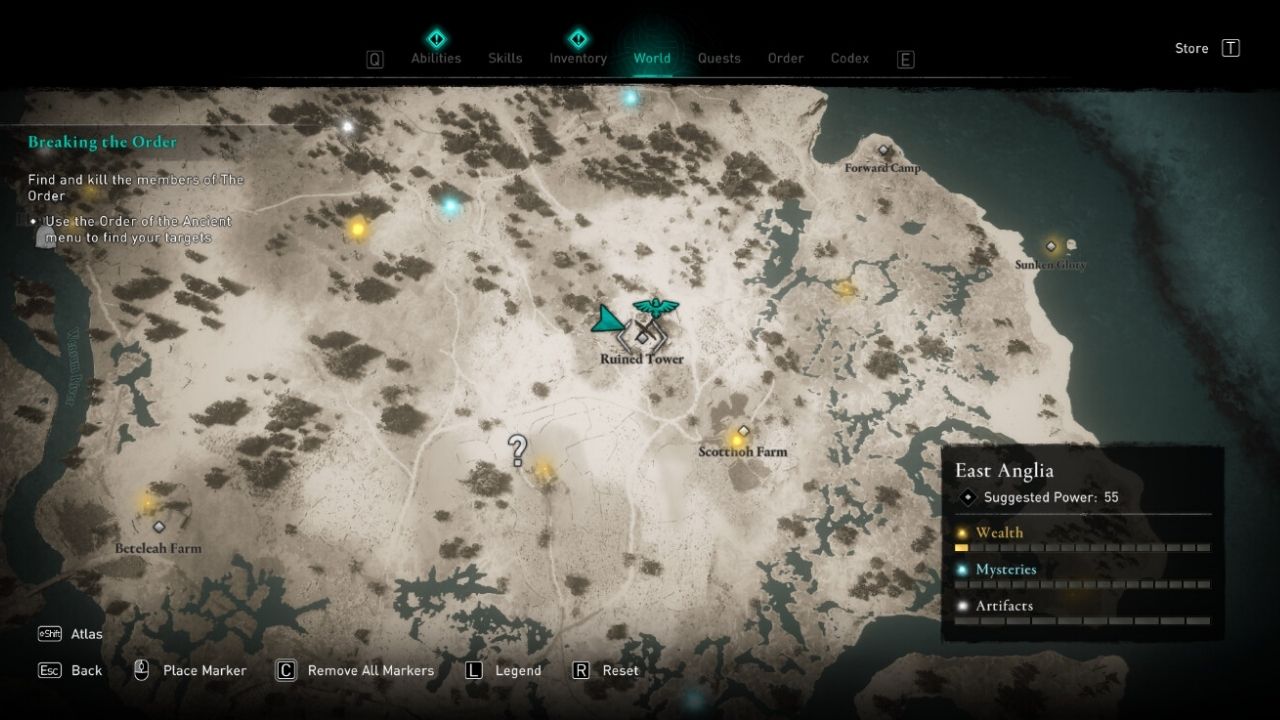This screenshot has width=1280, height=720.
Task: Click the Wealth progress bar in East Anglia panel
Action: 1083,547
